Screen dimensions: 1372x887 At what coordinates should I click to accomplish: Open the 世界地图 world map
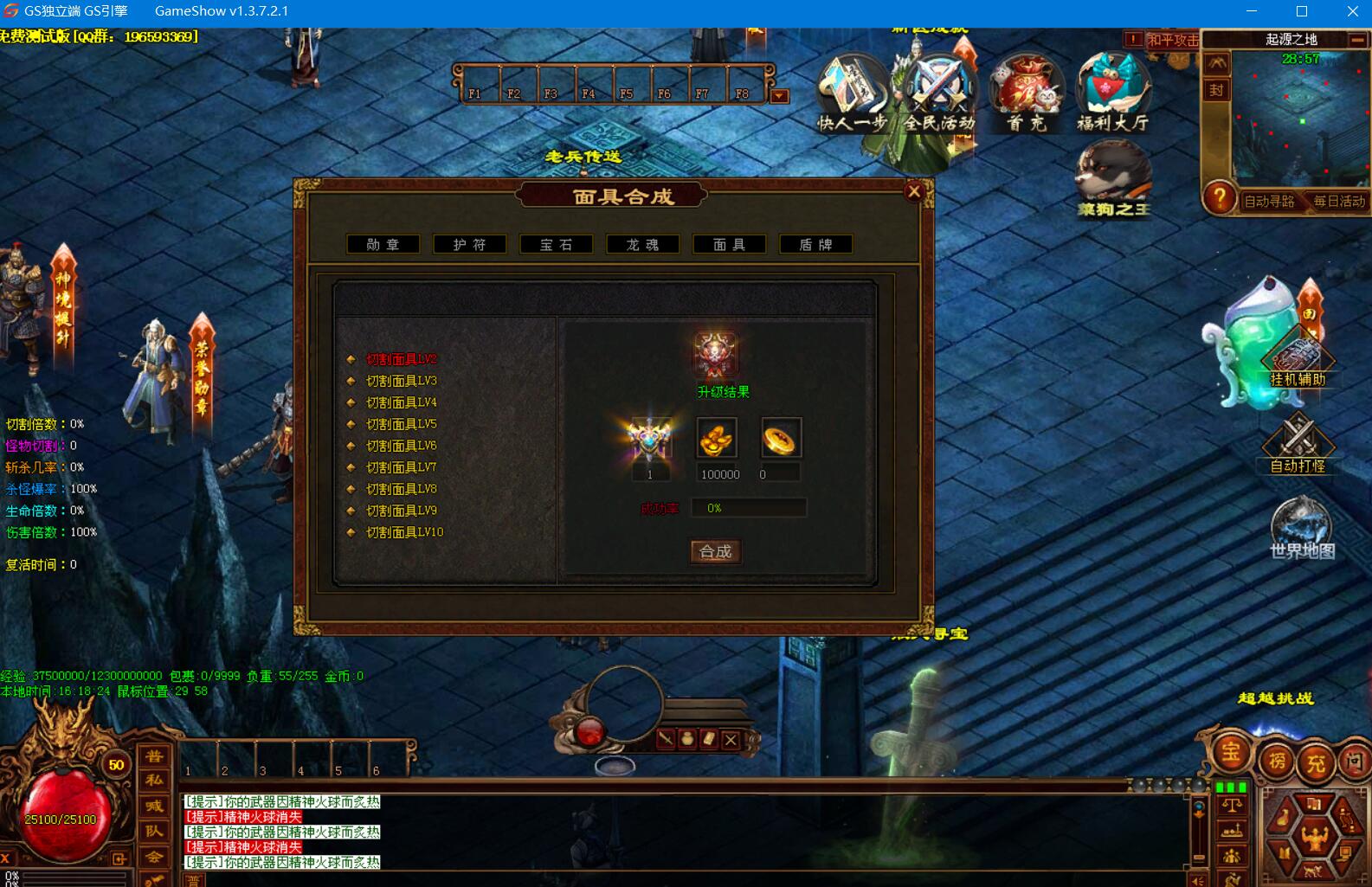(x=1301, y=528)
